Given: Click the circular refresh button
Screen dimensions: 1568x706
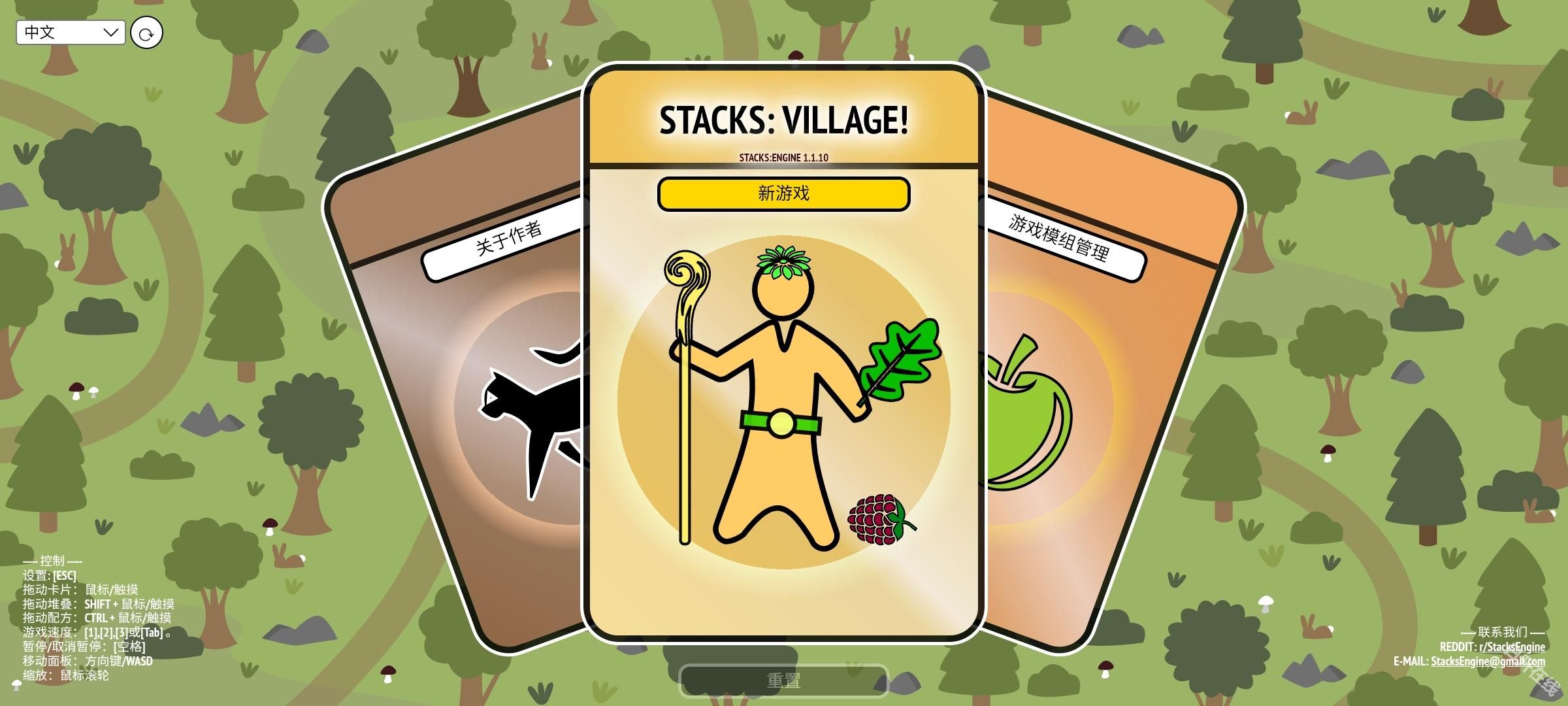Looking at the screenshot, I should [146, 33].
